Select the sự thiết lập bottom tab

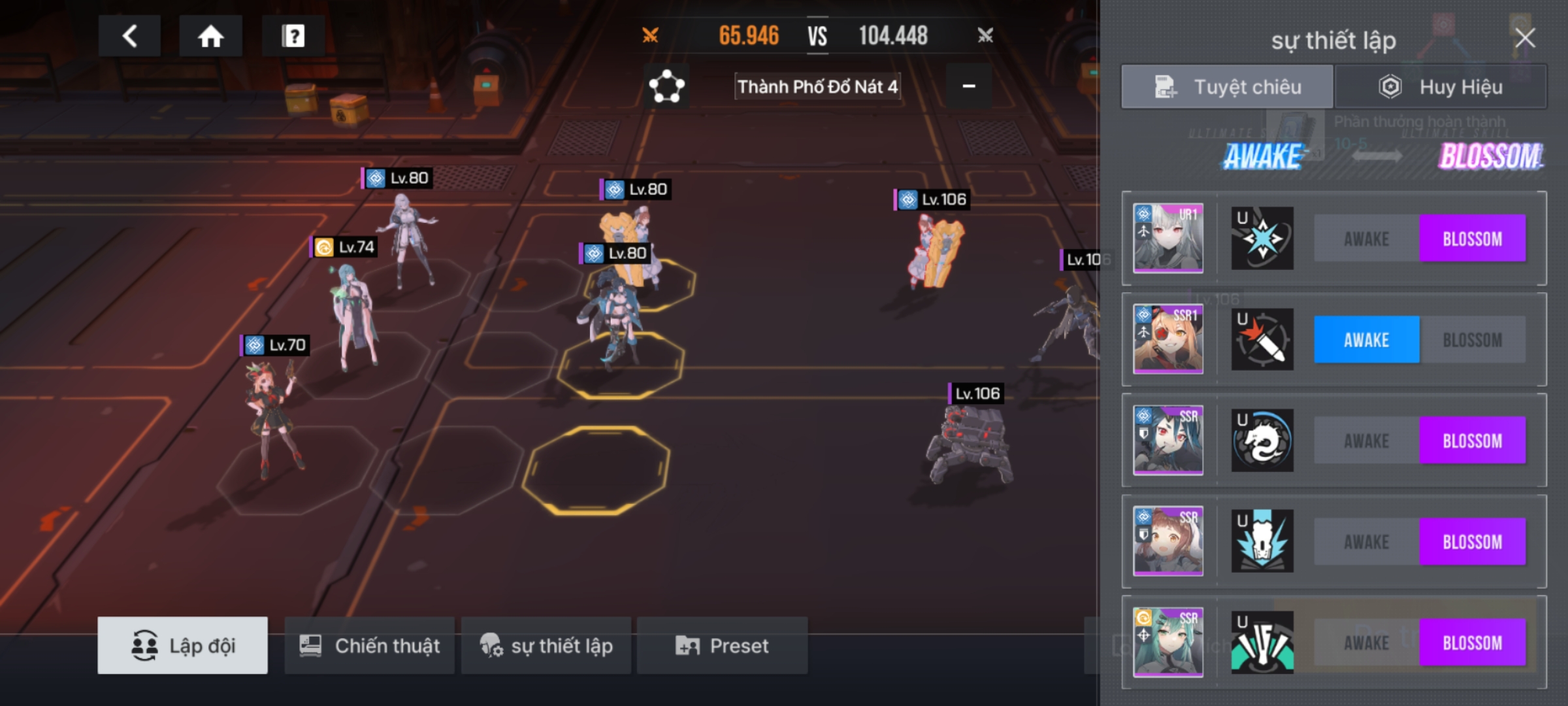click(546, 645)
